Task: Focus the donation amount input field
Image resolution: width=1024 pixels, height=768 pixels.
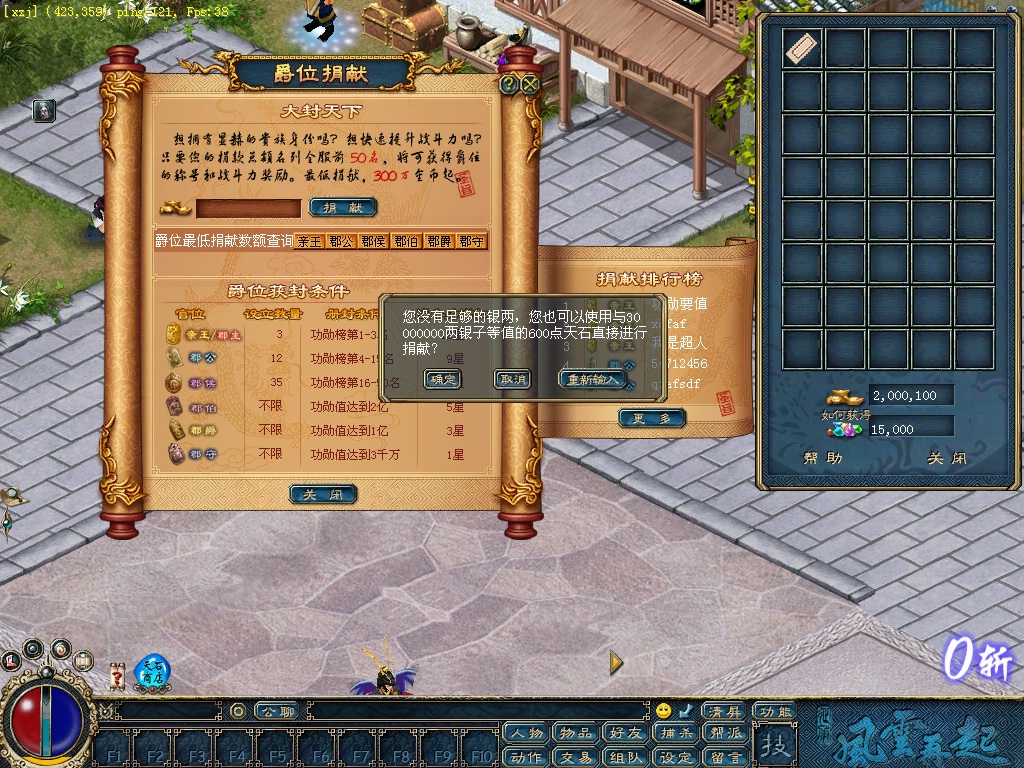Action: pyautogui.click(x=248, y=208)
